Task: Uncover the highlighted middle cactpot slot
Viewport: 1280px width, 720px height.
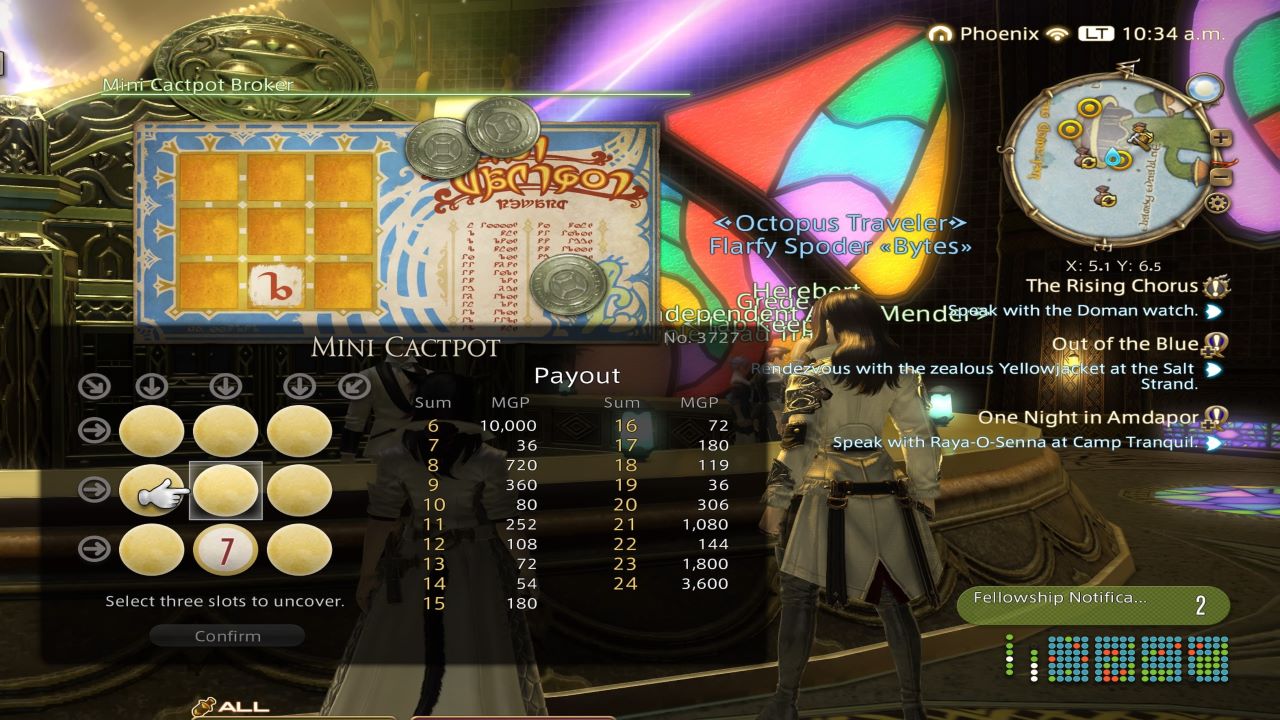Action: click(x=225, y=491)
